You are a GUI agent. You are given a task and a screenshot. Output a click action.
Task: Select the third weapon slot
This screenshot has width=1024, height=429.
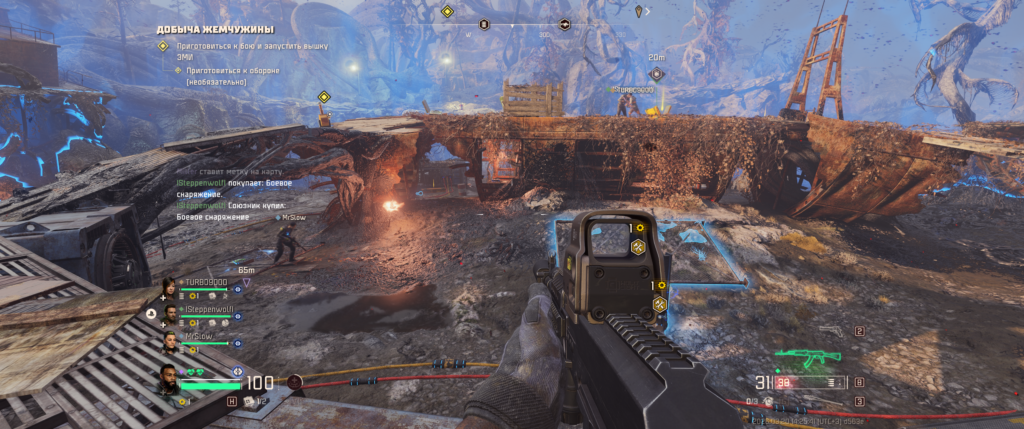coord(859,401)
